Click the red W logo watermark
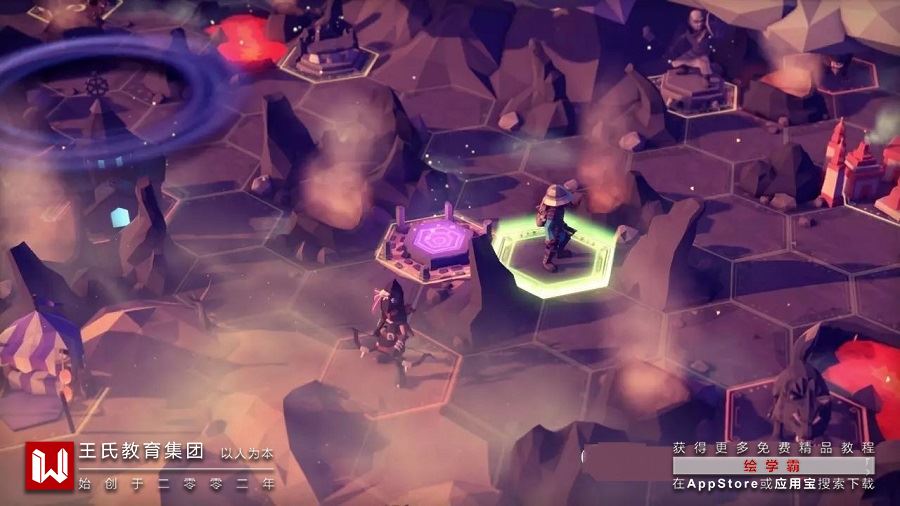 pyautogui.click(x=49, y=466)
